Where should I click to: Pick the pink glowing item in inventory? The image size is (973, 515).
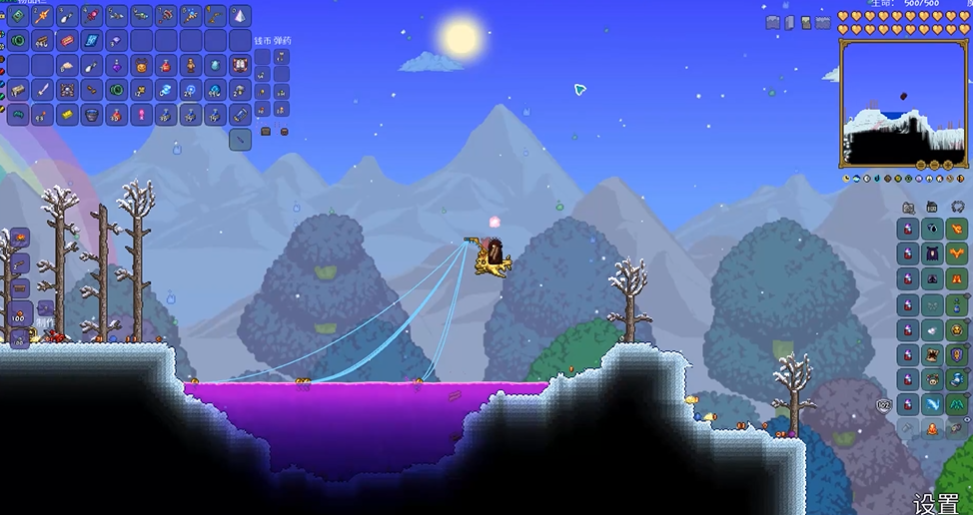pos(141,115)
